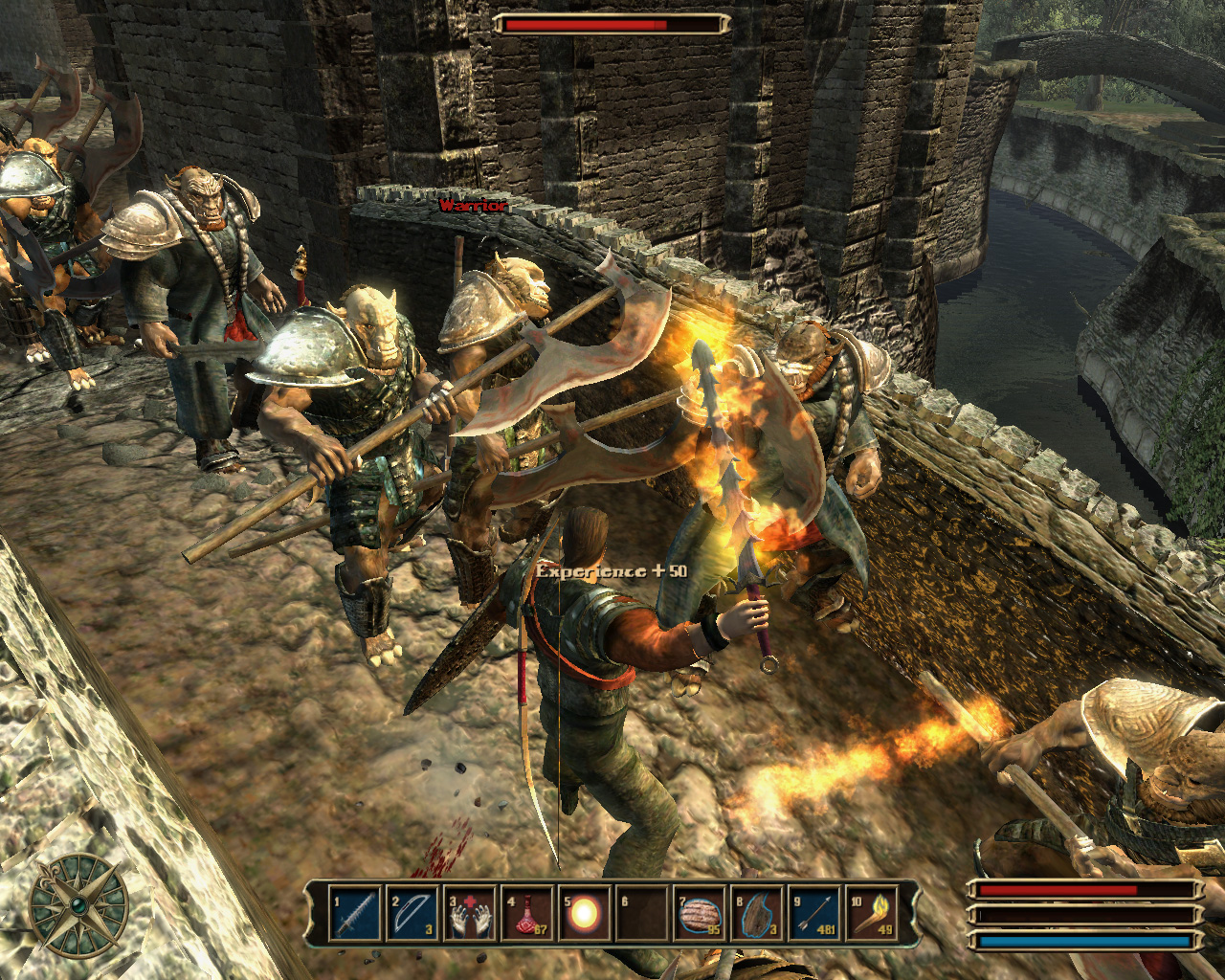Choose the wooden shield in slot 8
1225x980 pixels.
tap(757, 916)
